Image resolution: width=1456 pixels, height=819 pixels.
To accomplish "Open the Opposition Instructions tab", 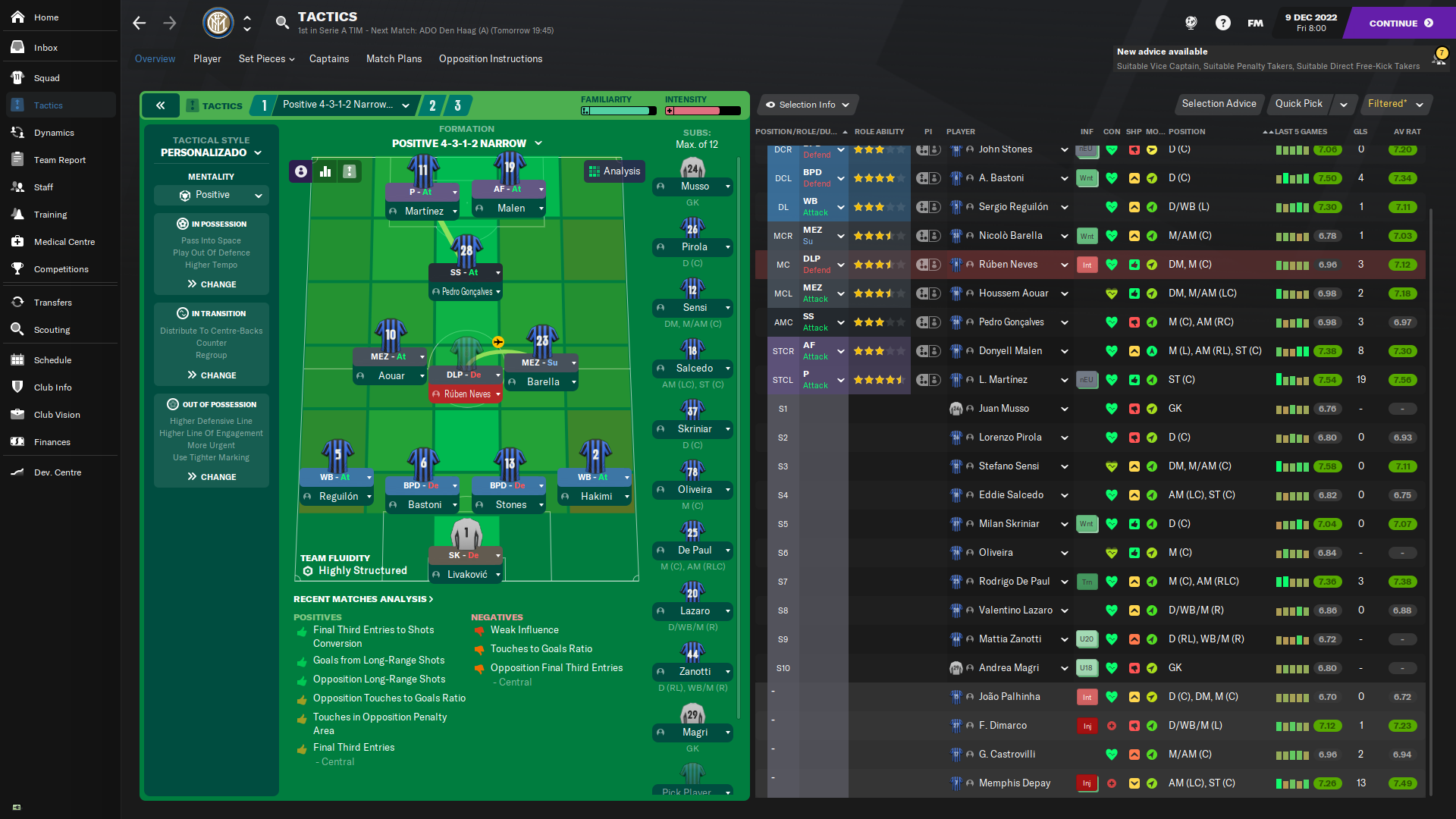I will coord(490,59).
